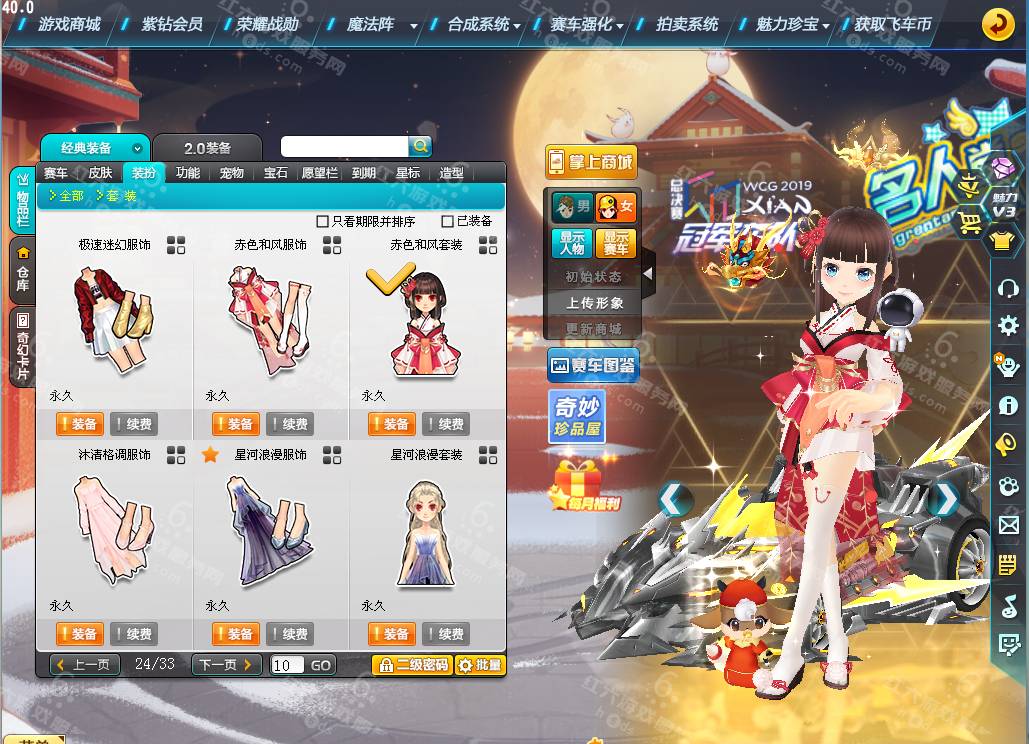This screenshot has width=1029, height=744.
Task: Go back with 上一页 button
Action: pos(86,665)
